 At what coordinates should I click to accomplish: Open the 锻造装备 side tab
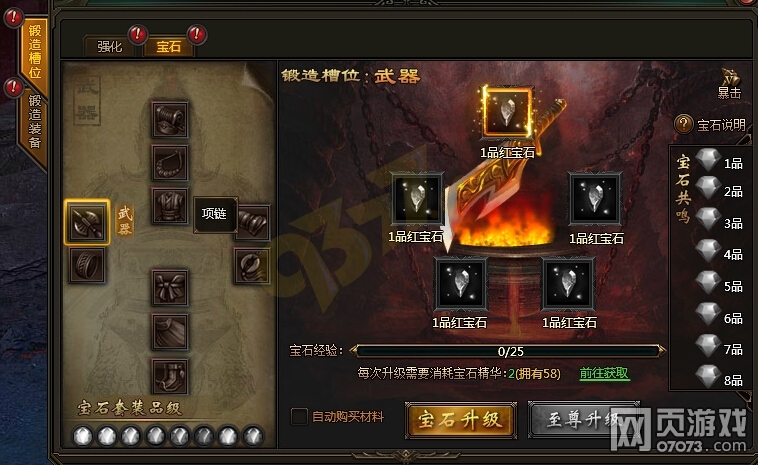tap(34, 120)
